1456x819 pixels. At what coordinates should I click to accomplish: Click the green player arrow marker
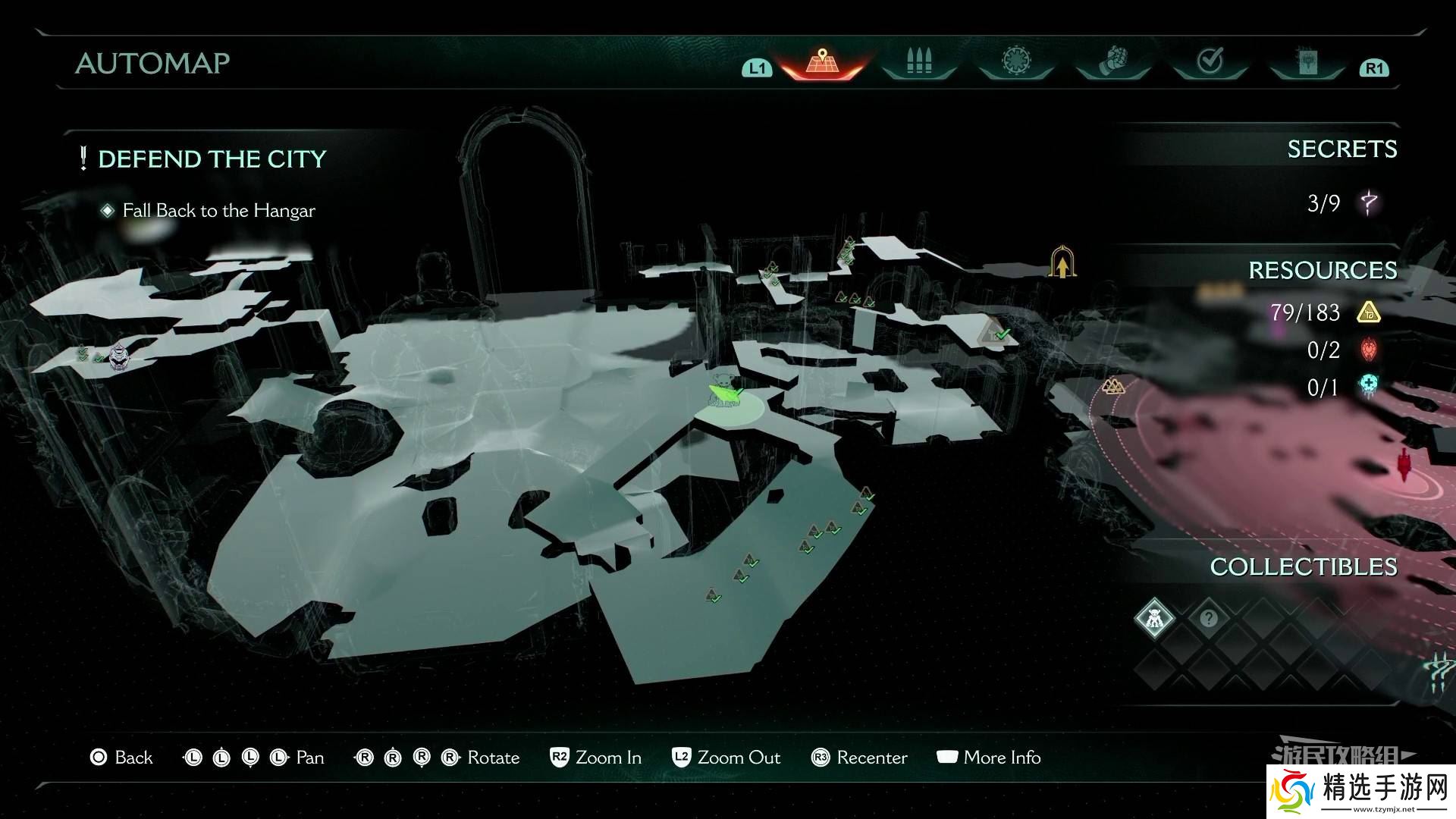[724, 394]
